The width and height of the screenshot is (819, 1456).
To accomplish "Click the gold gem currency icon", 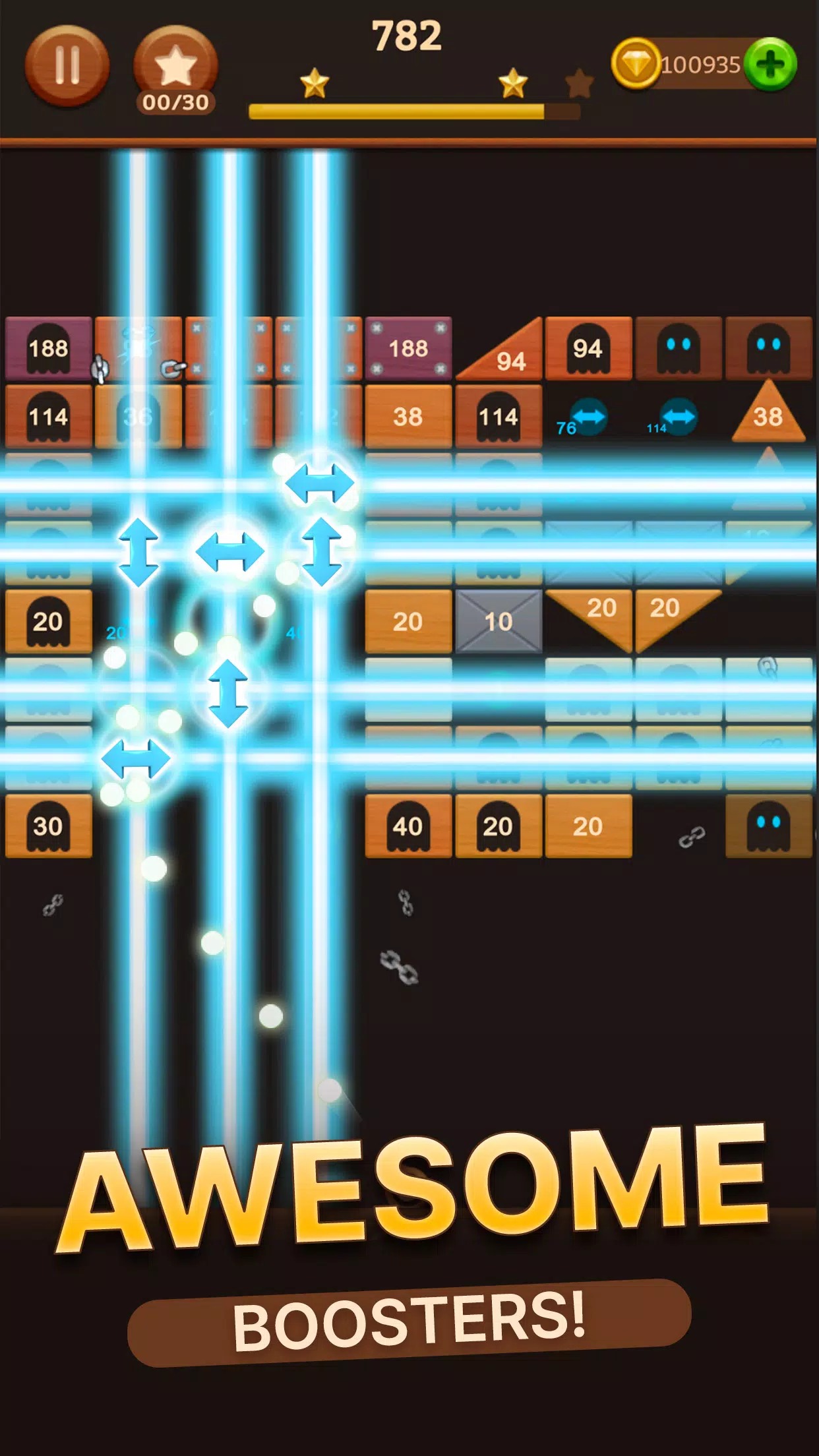I will point(636,64).
